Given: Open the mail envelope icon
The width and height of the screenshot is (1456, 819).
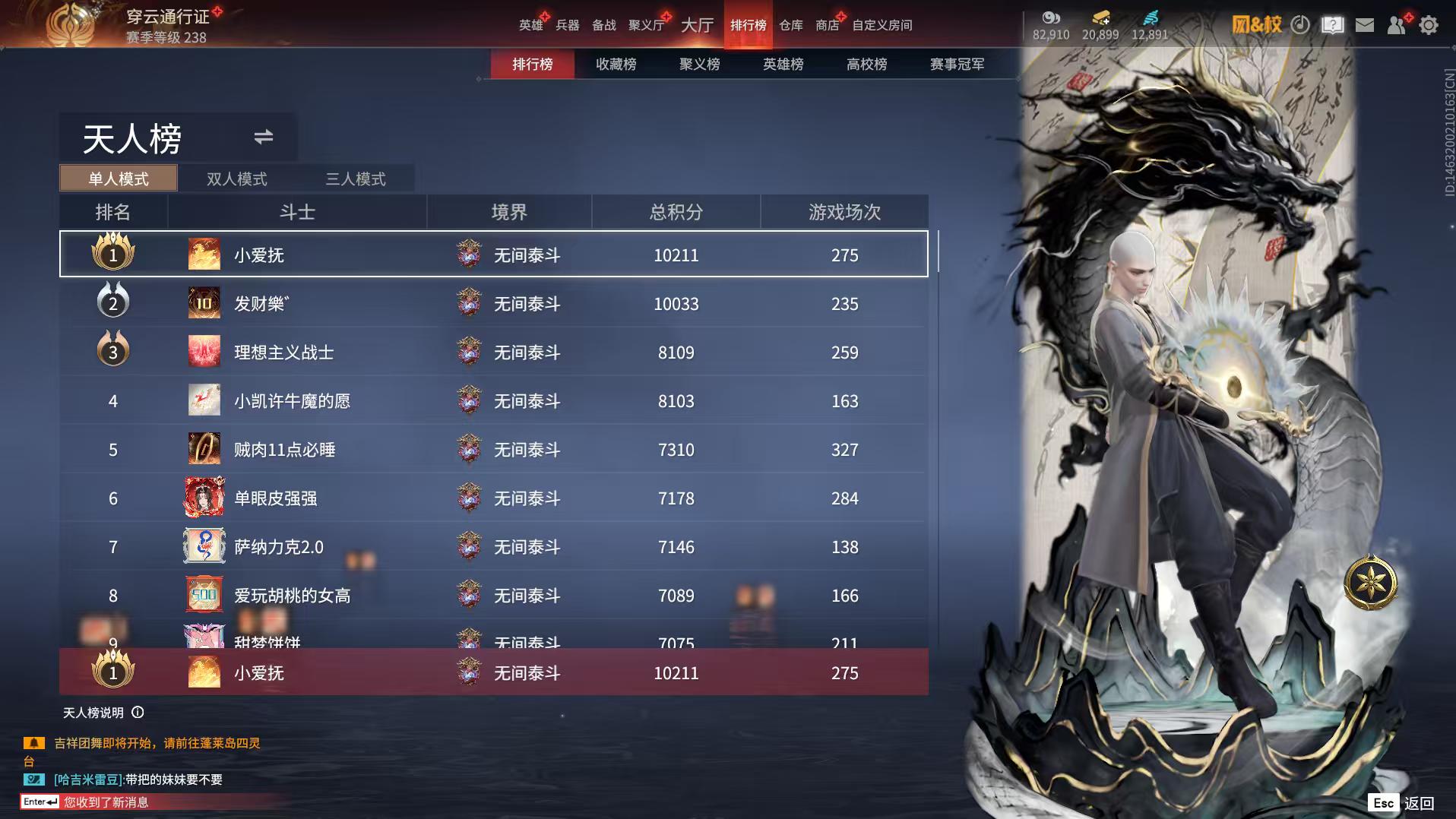Looking at the screenshot, I should click(x=1365, y=25).
